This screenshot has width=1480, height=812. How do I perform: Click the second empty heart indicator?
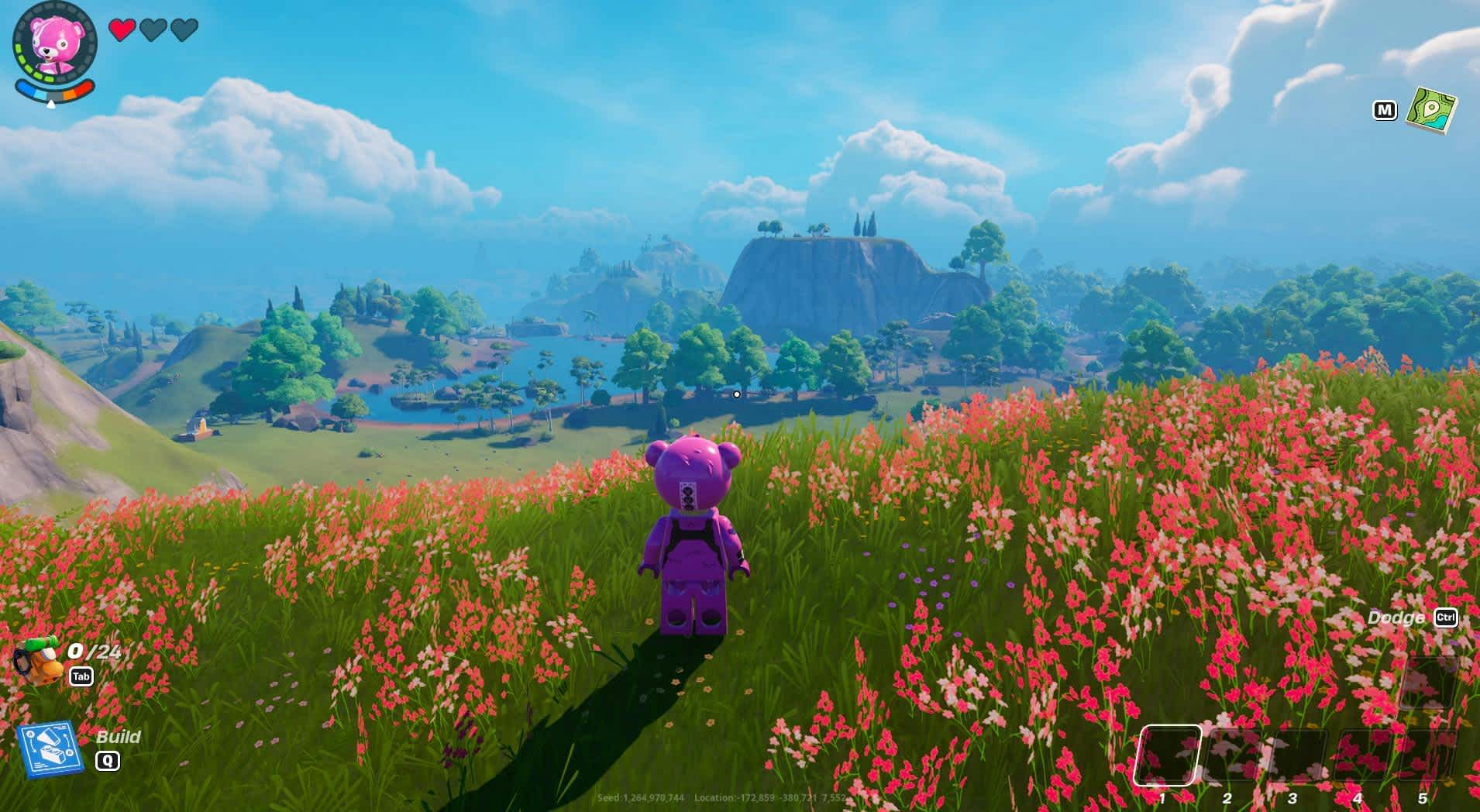(x=153, y=30)
